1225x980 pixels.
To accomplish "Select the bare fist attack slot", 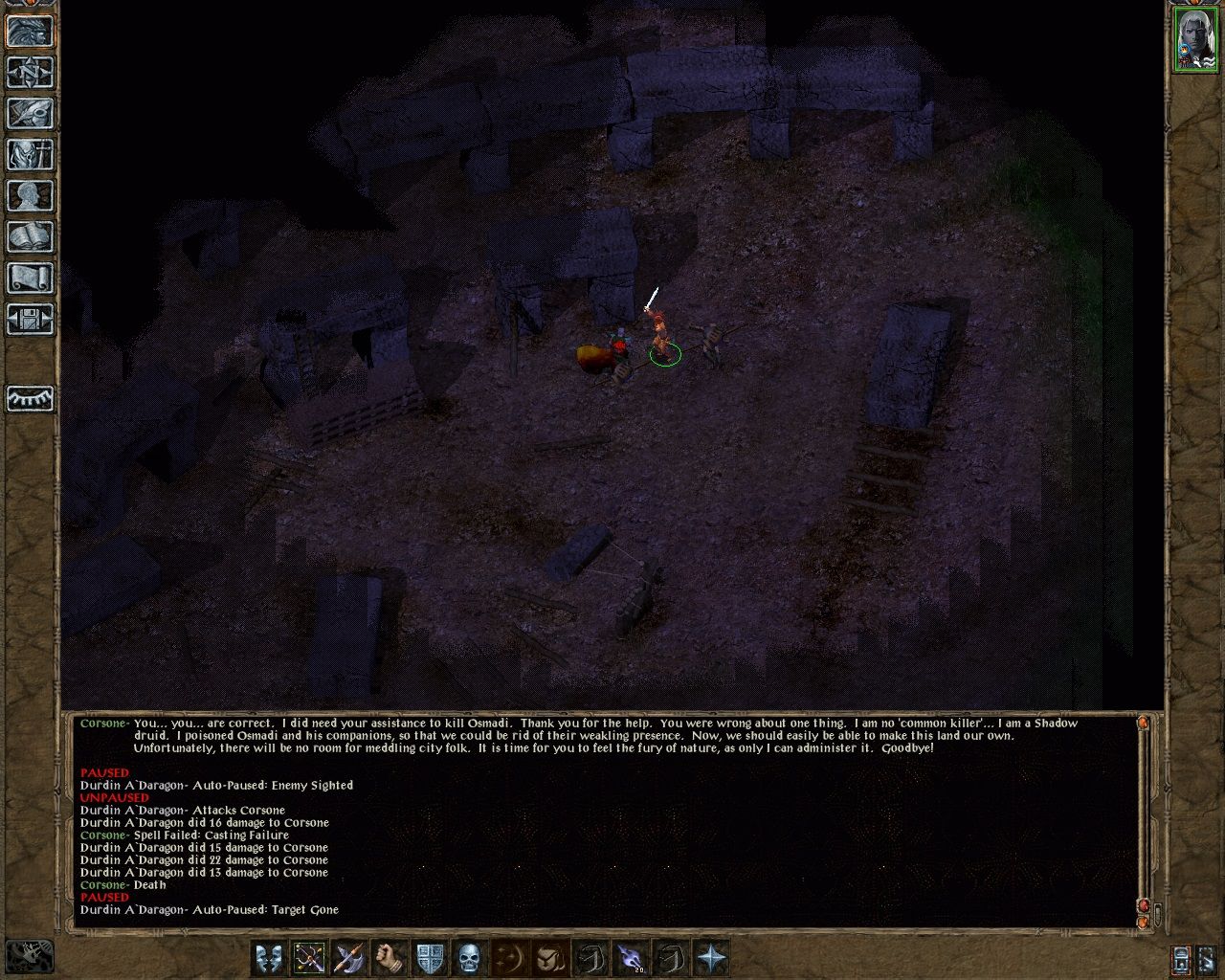I will pyautogui.click(x=390, y=957).
